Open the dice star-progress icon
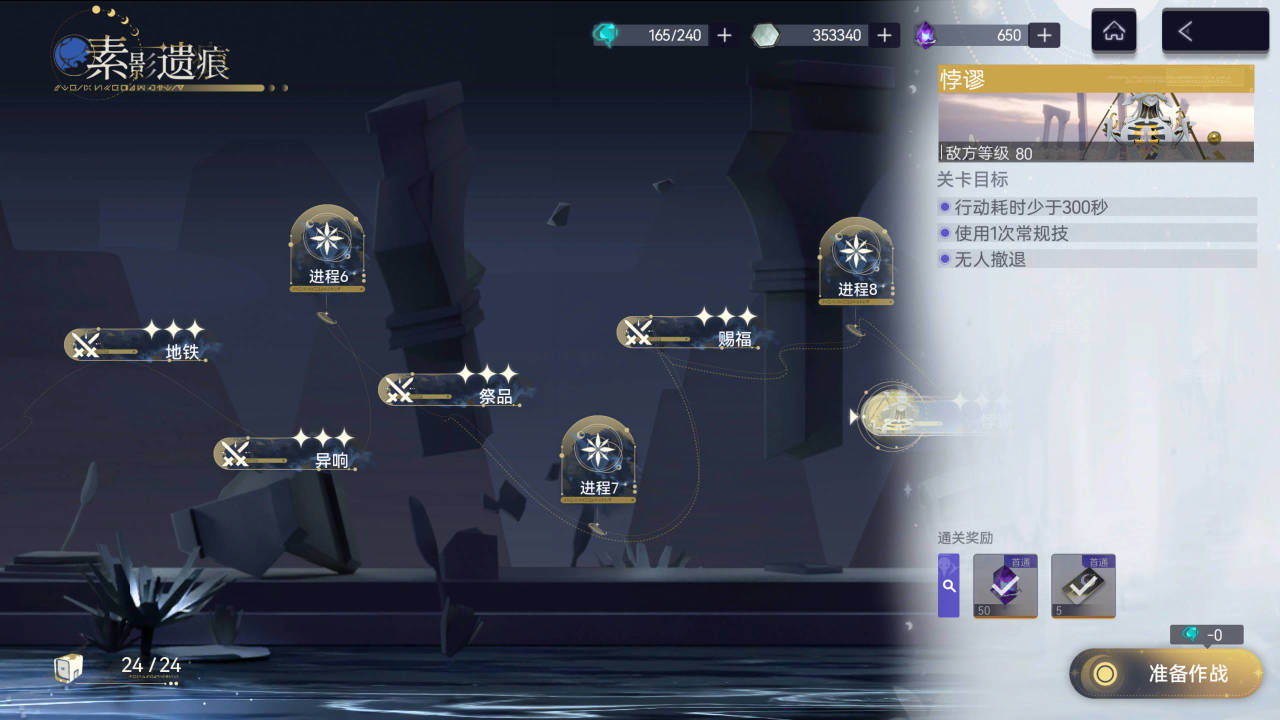This screenshot has height=720, width=1280. [68, 668]
